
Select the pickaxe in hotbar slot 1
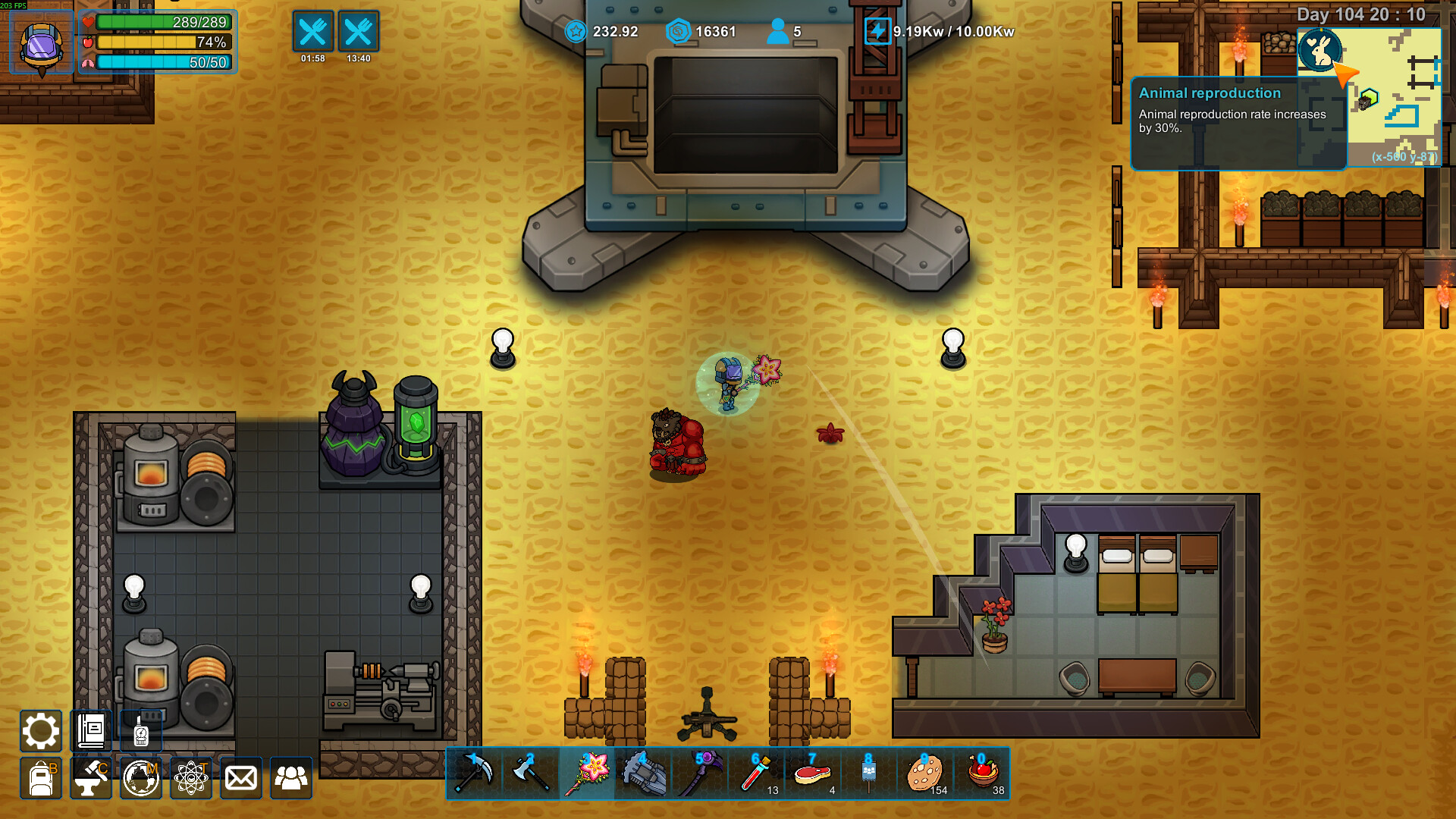[474, 773]
